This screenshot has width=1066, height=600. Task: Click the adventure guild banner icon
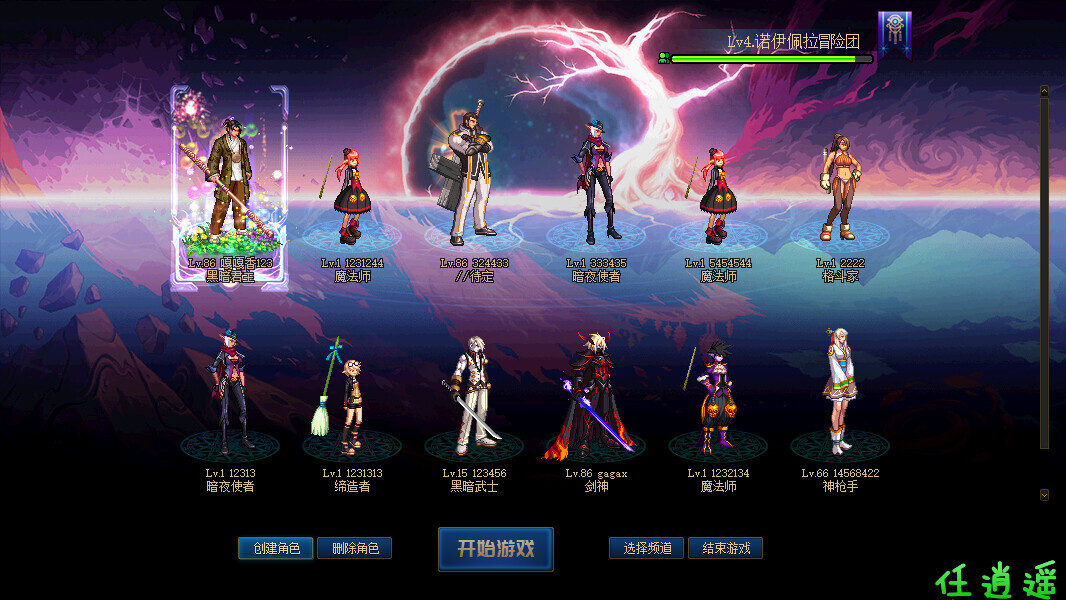[x=894, y=33]
